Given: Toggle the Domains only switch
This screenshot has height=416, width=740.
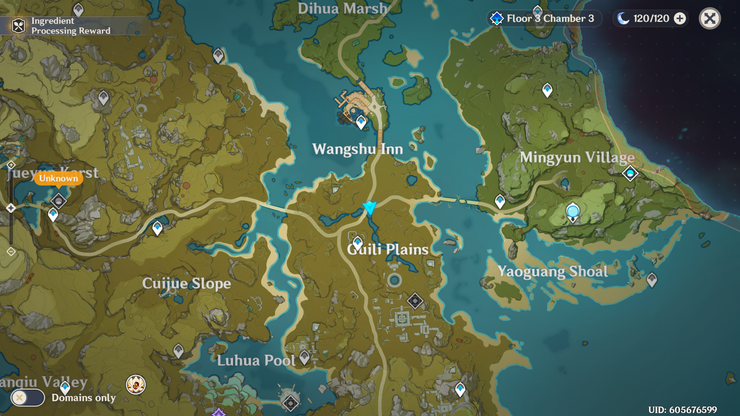Looking at the screenshot, I should (x=28, y=397).
